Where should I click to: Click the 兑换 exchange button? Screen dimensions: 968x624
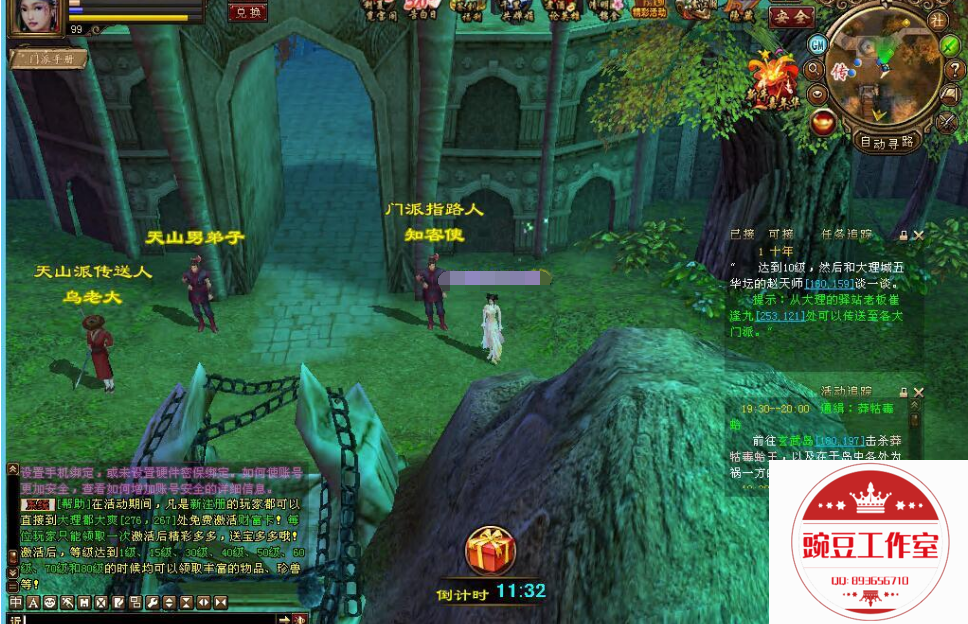(x=246, y=12)
